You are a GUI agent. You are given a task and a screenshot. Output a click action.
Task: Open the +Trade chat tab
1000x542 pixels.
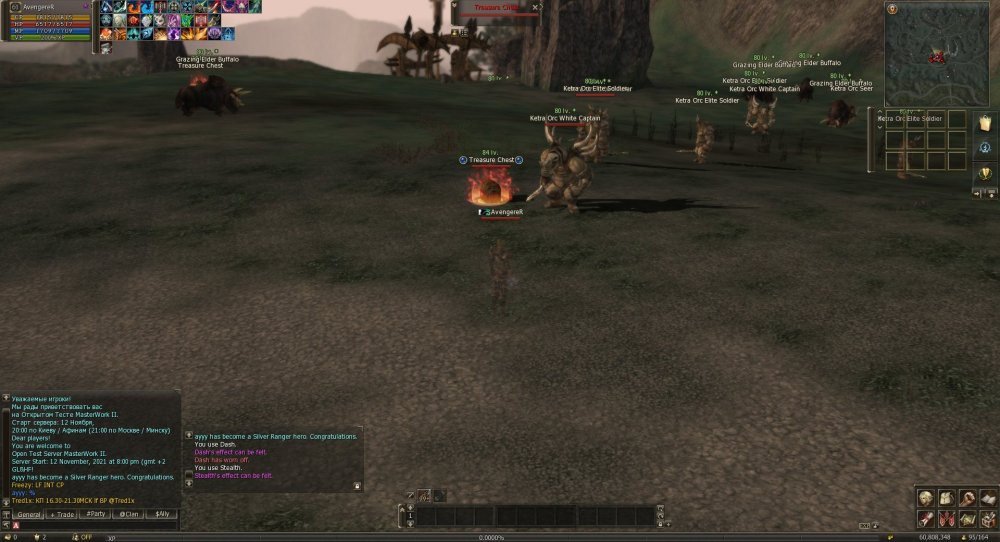pos(62,514)
